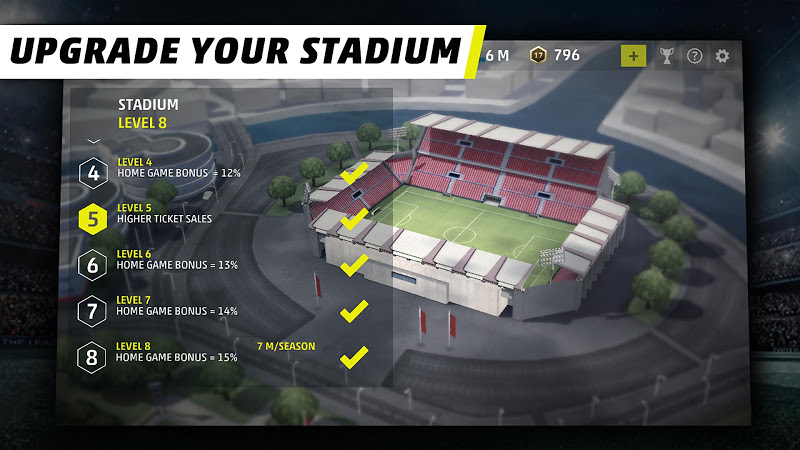The width and height of the screenshot is (800, 450).
Task: Open the gear settings menu
Action: [722, 56]
